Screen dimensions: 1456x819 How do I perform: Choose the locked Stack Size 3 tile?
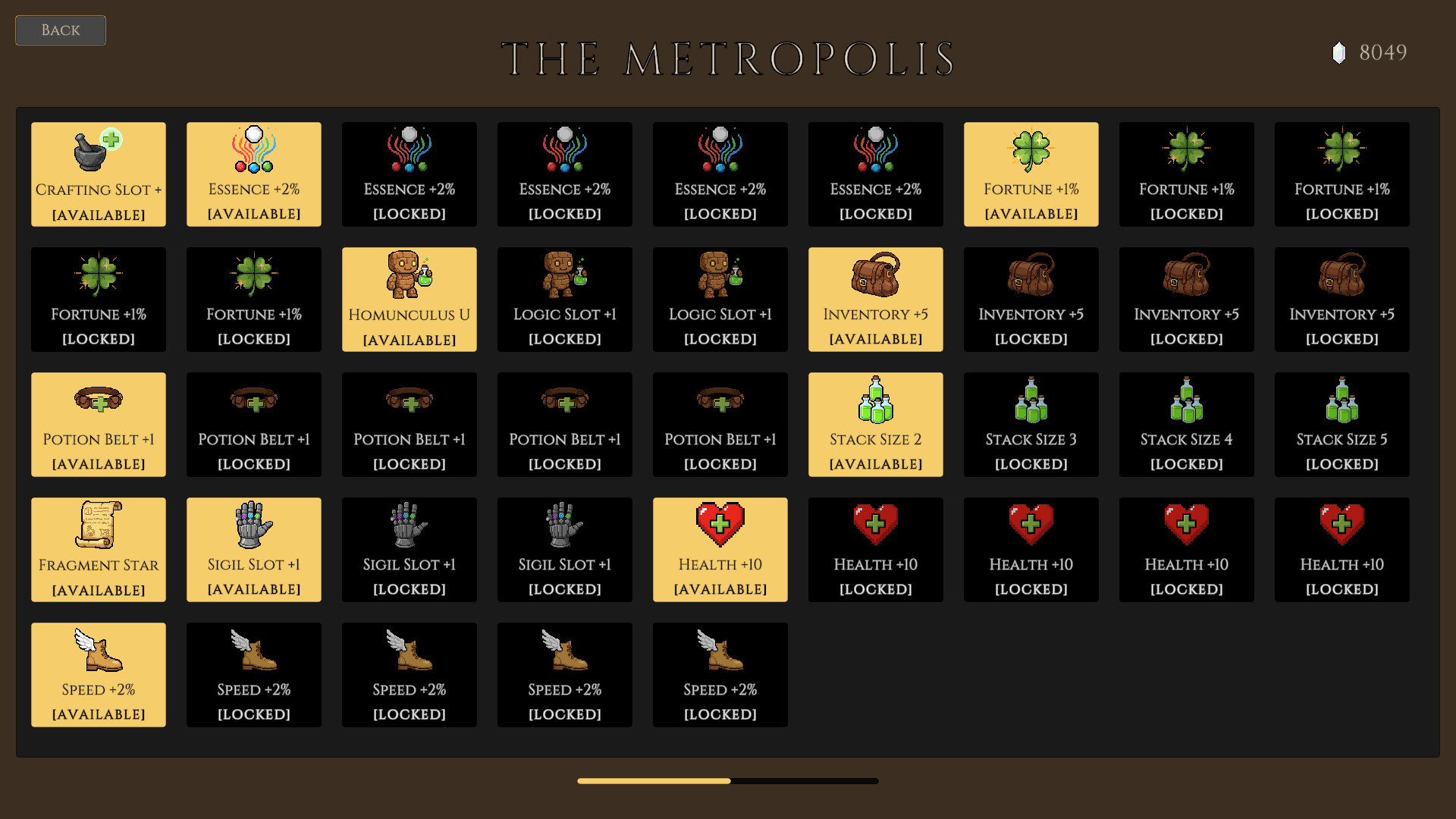[x=1031, y=425]
